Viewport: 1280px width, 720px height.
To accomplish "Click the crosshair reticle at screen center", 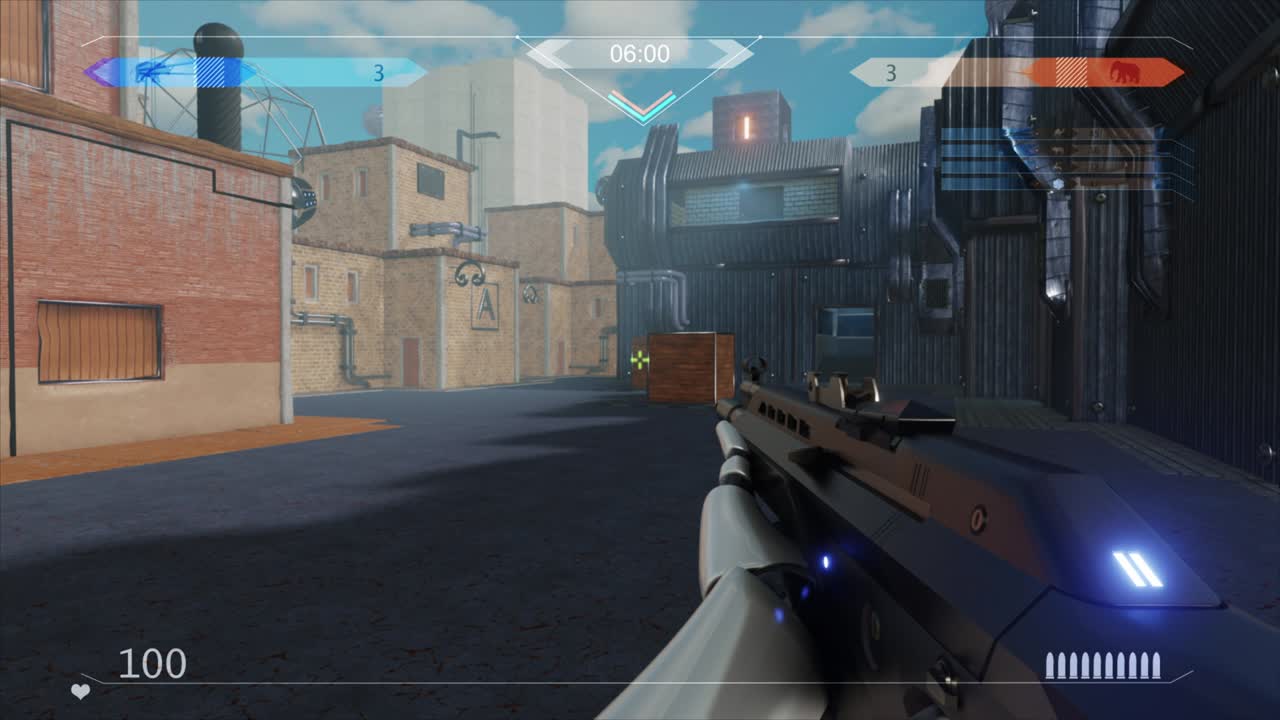I will (x=640, y=360).
